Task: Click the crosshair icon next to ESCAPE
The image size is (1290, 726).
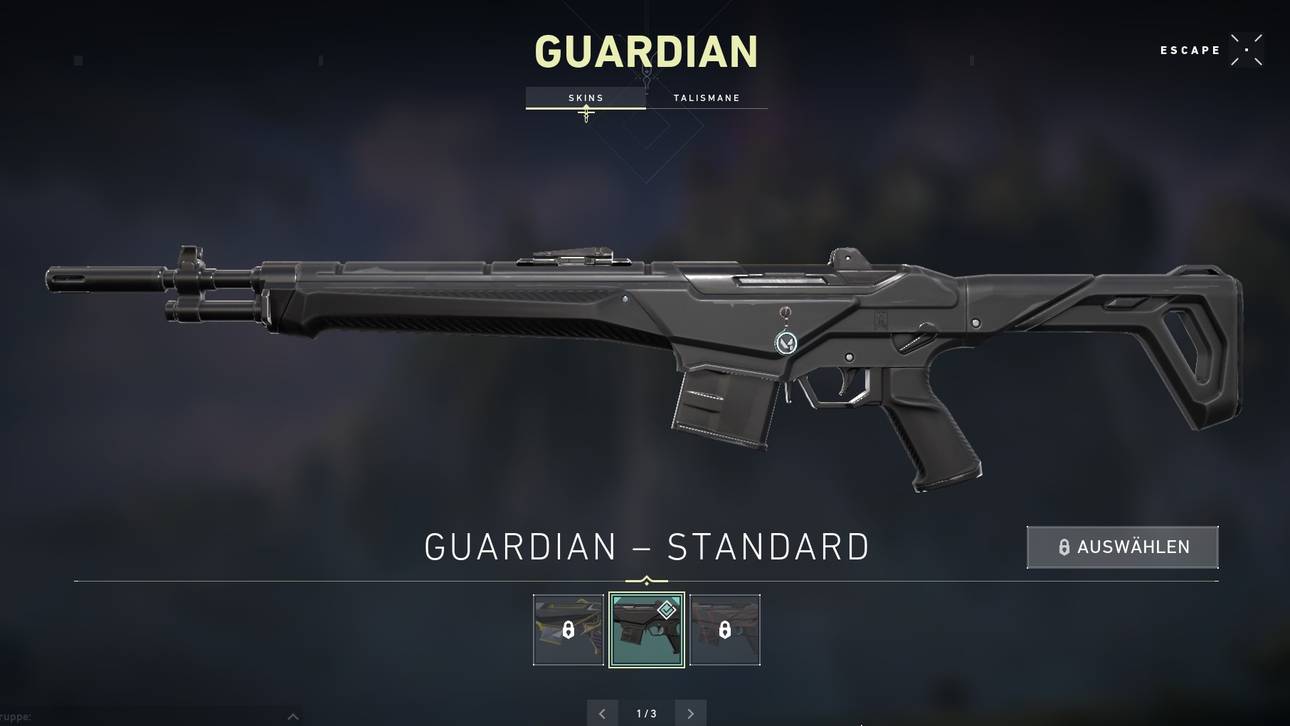Action: 1246,48
